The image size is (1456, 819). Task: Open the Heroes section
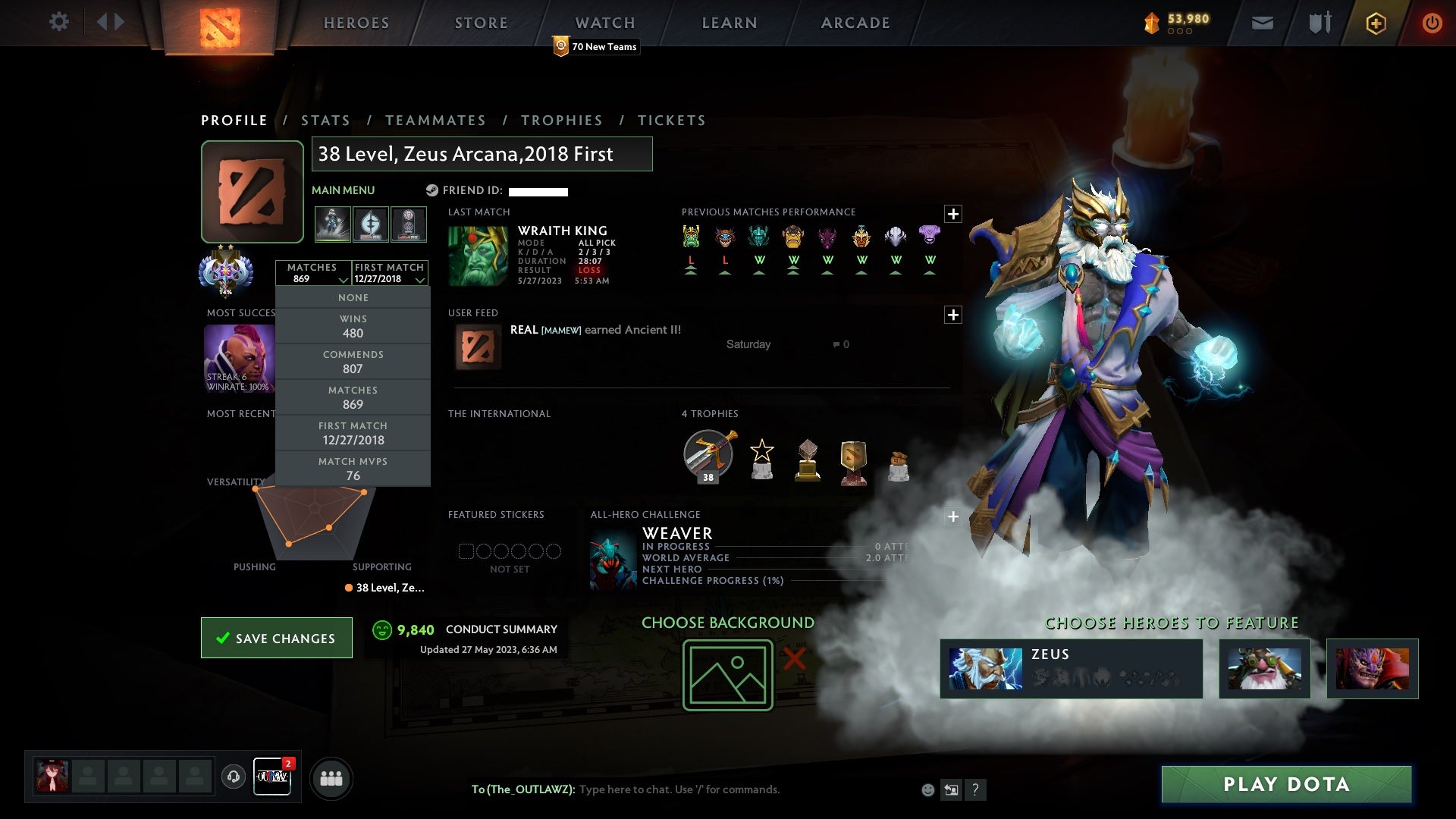pyautogui.click(x=356, y=23)
